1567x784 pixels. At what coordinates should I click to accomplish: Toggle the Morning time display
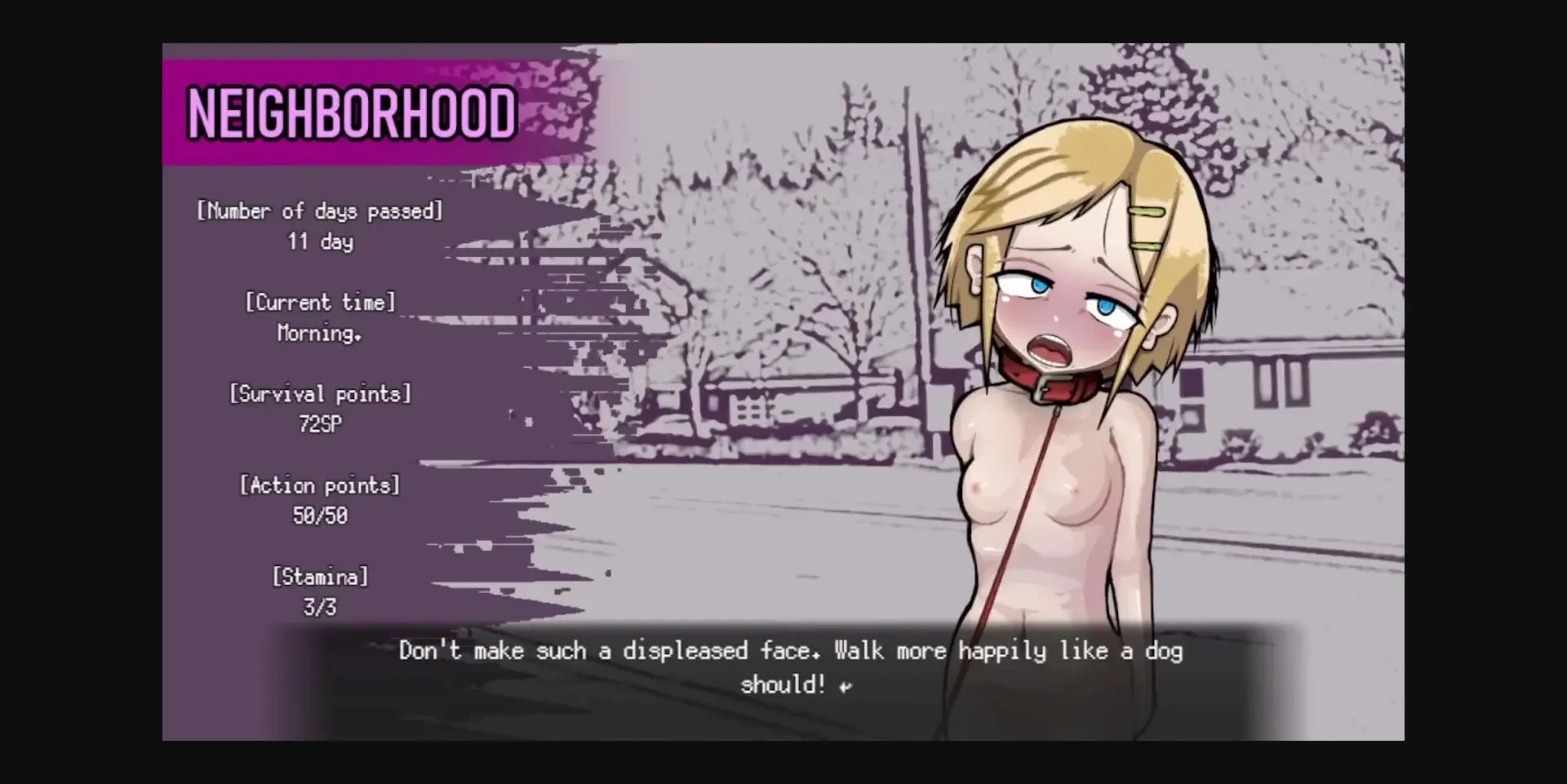[x=318, y=333]
